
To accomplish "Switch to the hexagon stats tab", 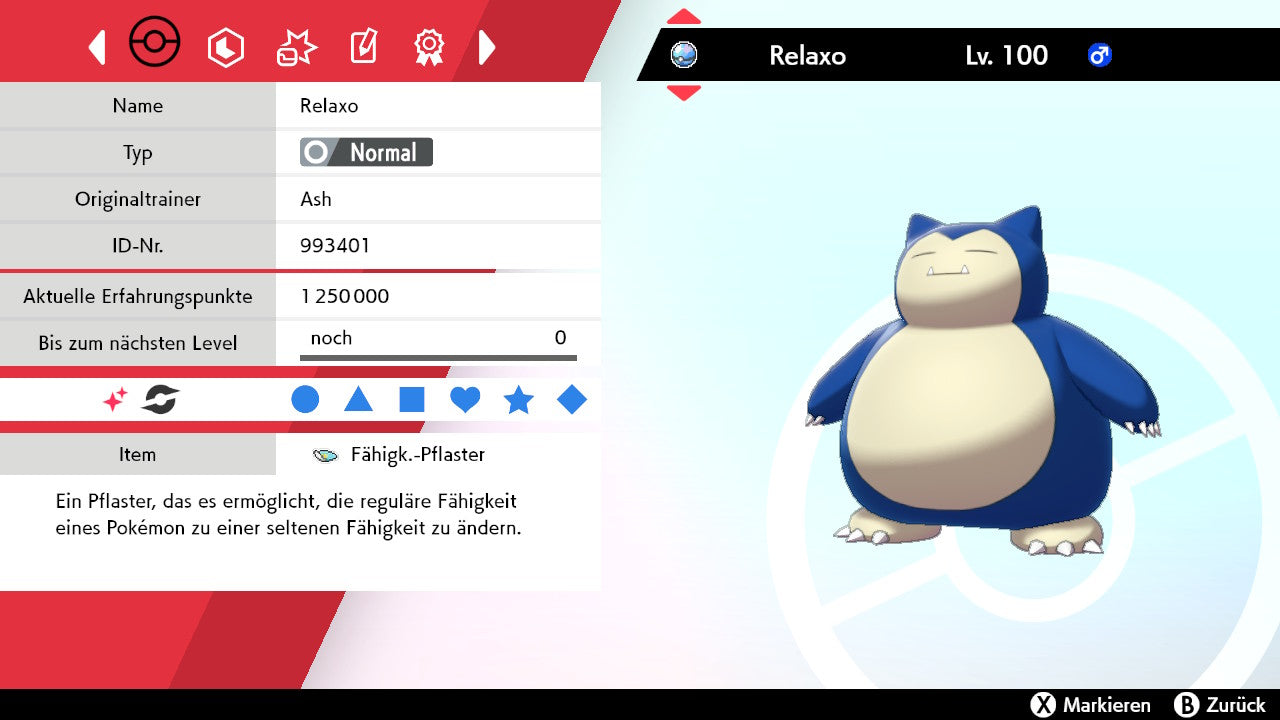I will [x=225, y=47].
